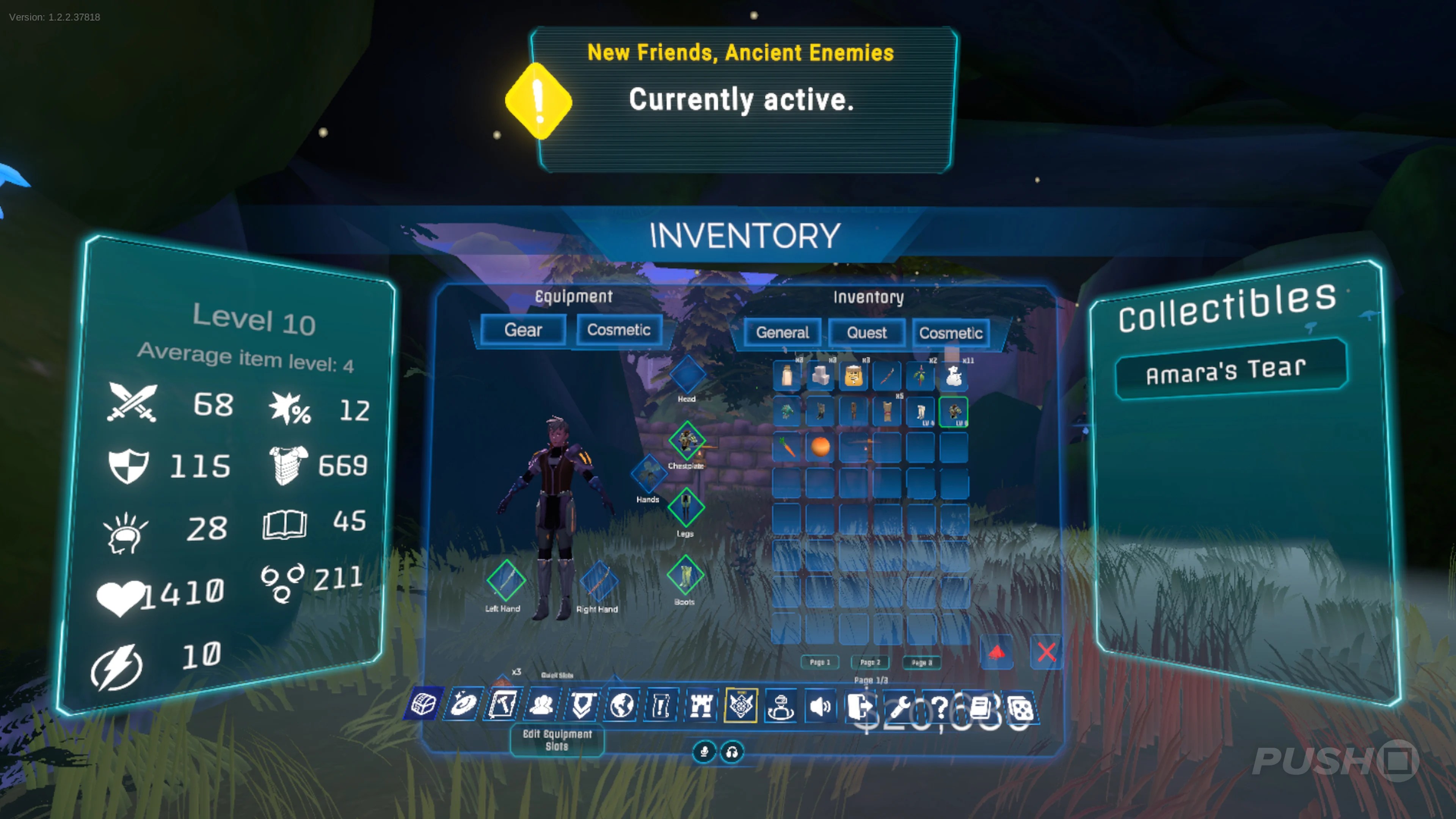
Task: Click the Boots equipment slot
Action: (x=685, y=576)
